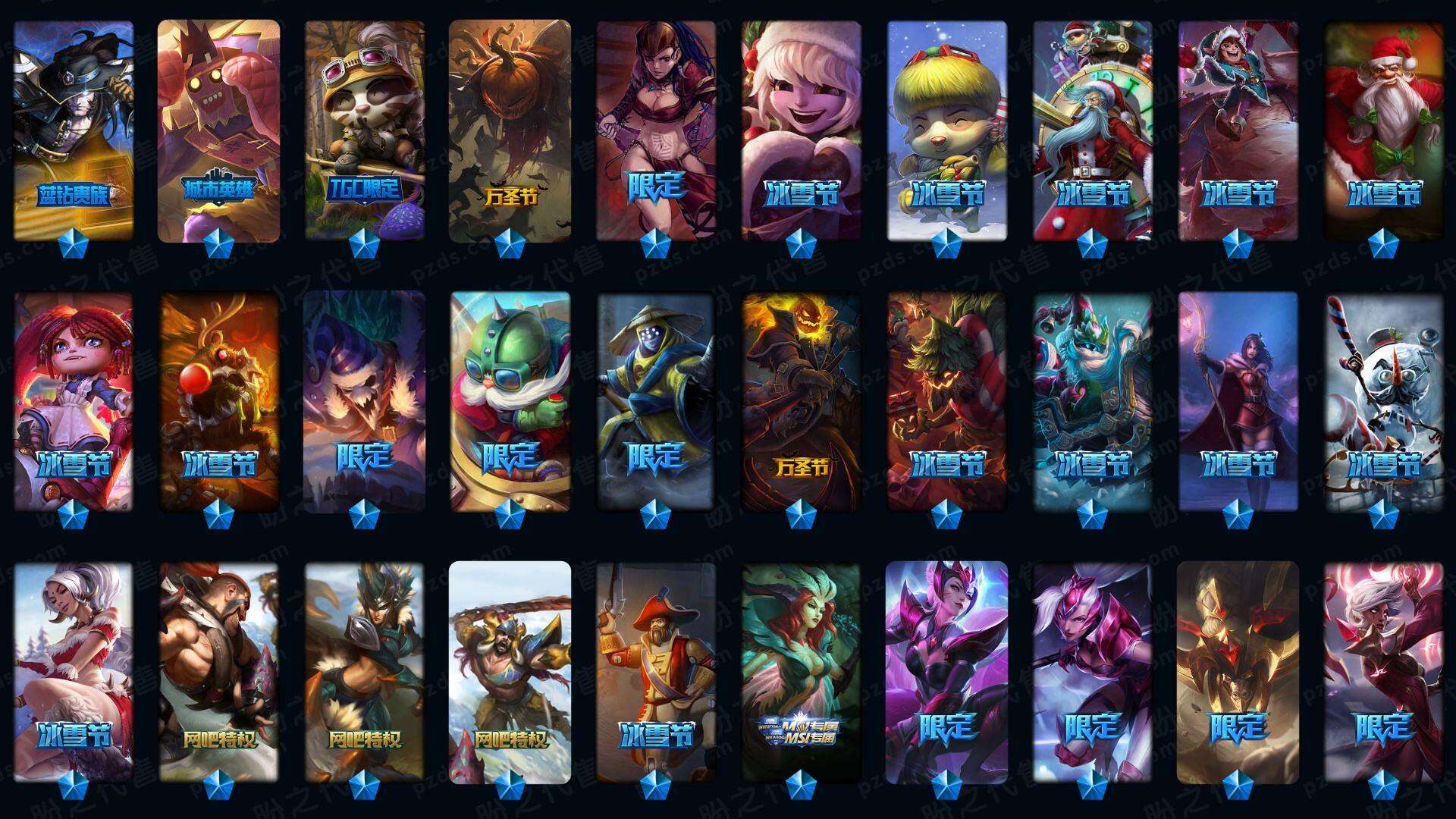
Task: Pick the Santa with clock 冰雪节 card
Action: [x=1092, y=130]
